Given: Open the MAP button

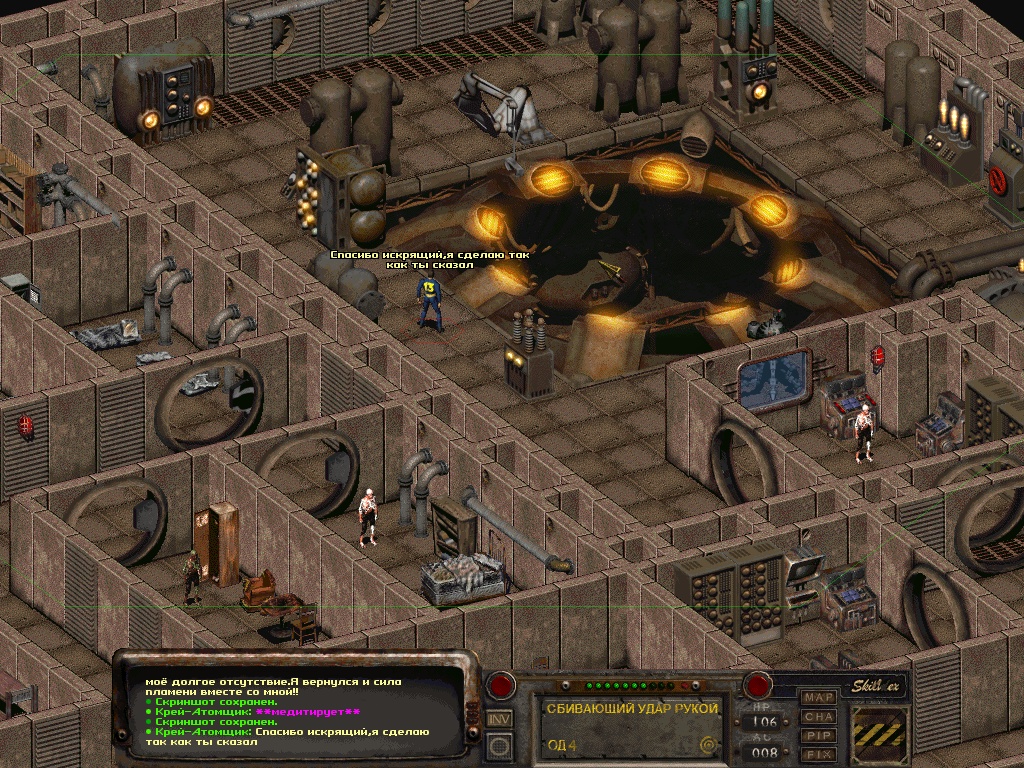Looking at the screenshot, I should click(x=820, y=697).
